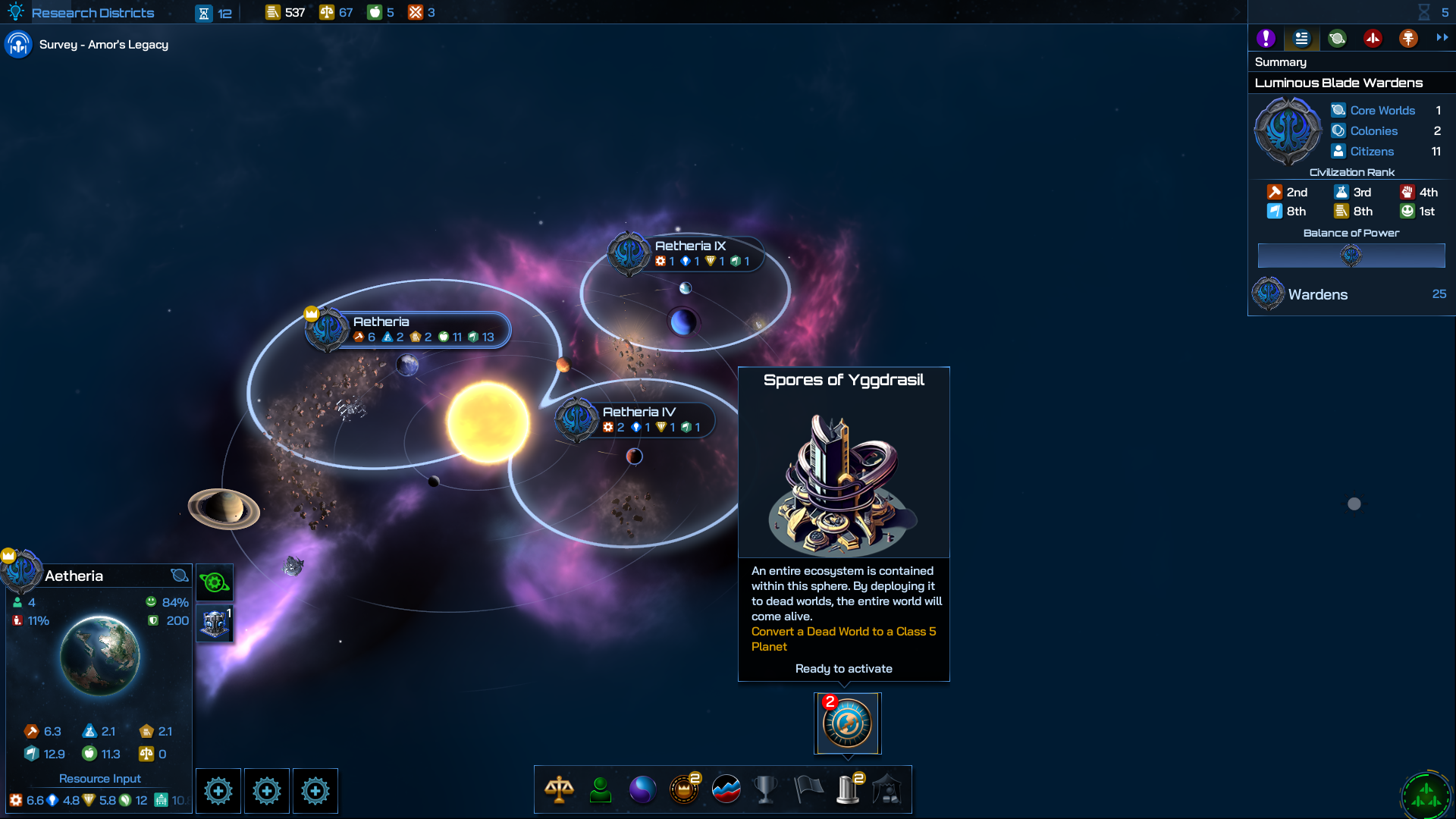The width and height of the screenshot is (1456, 819).
Task: Select the Survey - Arnor's Legacy mission
Action: pos(103,45)
